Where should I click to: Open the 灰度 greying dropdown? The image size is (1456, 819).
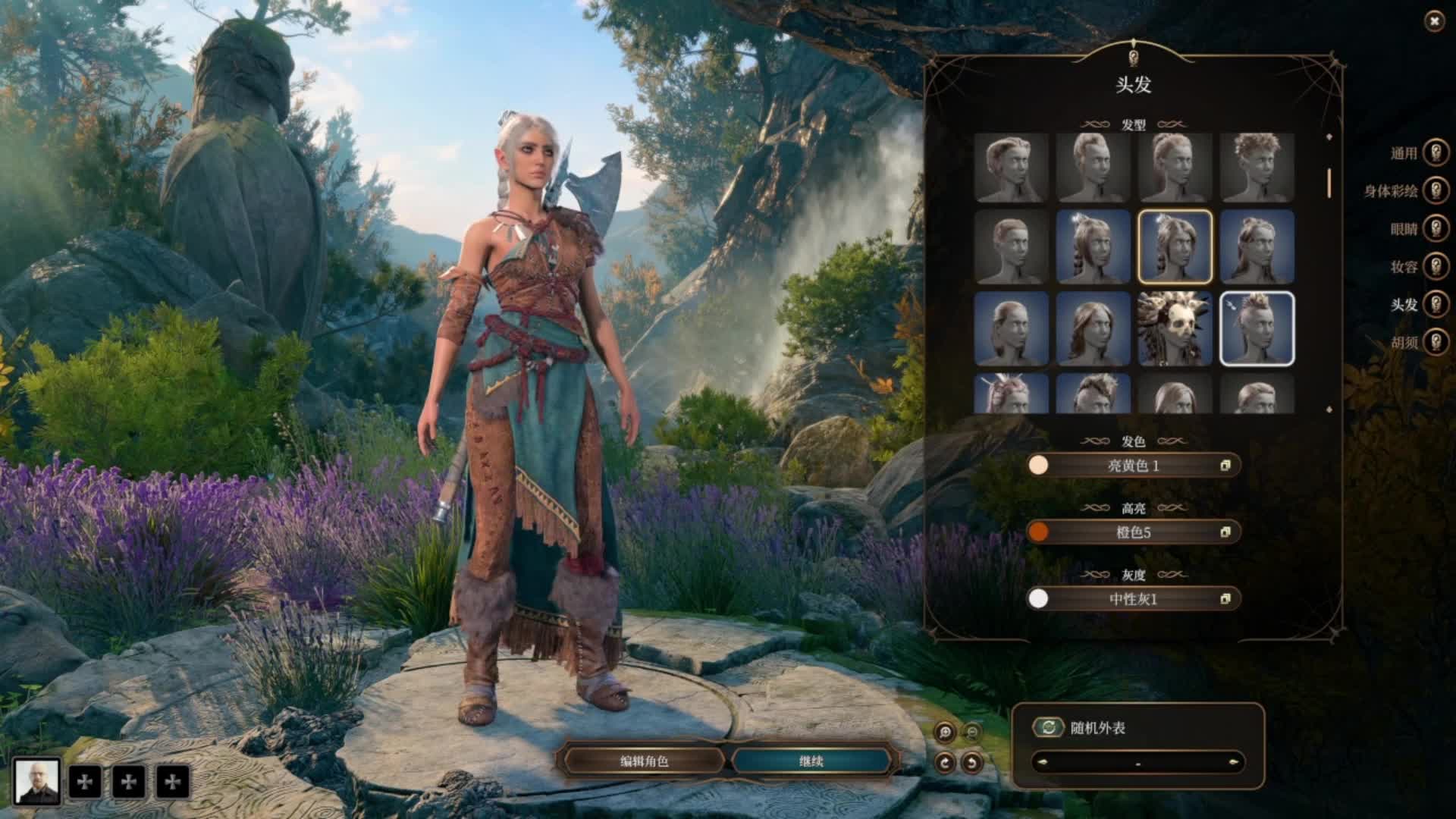(x=1134, y=599)
